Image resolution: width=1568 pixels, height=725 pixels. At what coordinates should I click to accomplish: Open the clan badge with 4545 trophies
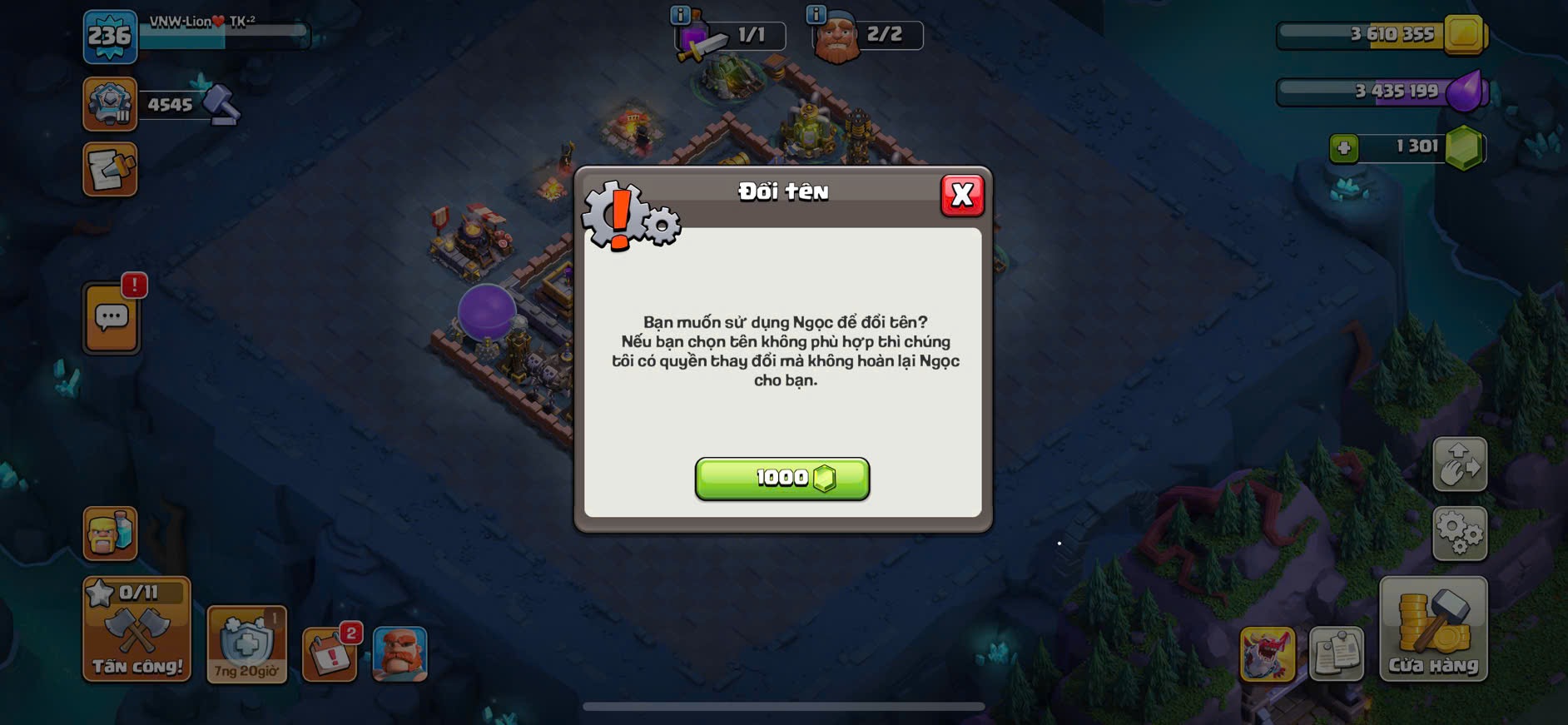pyautogui.click(x=110, y=105)
